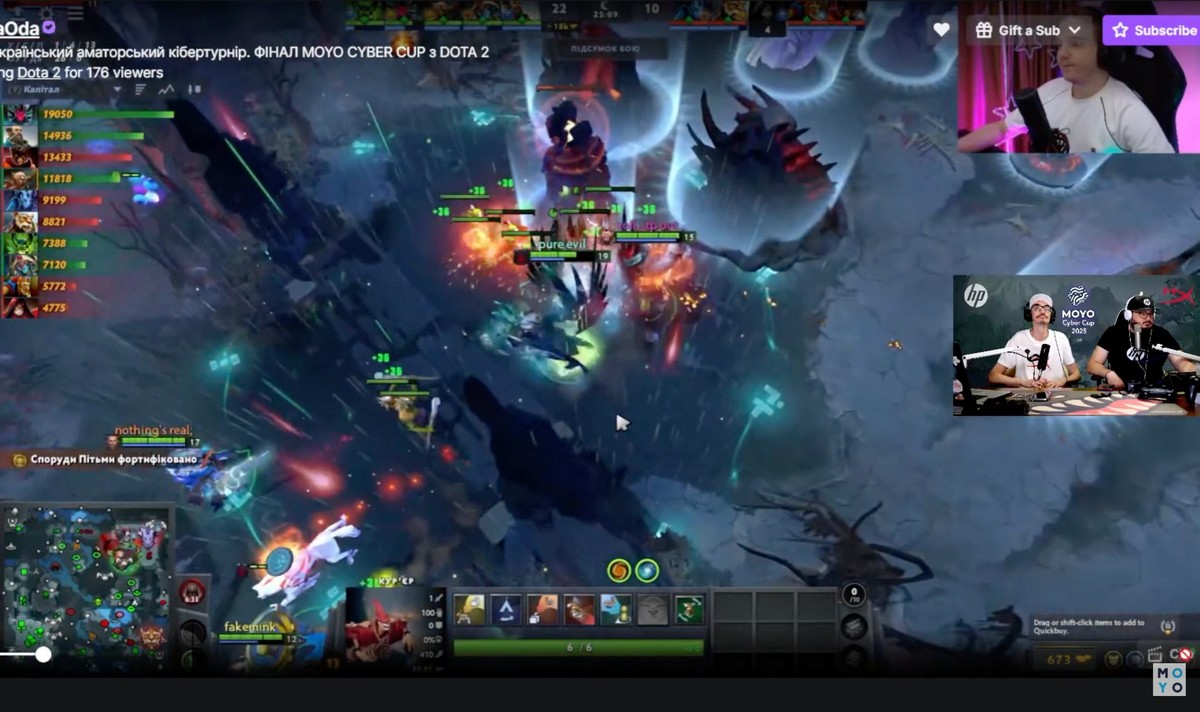Screen dimensions: 1200x712
Task: Click the heart follow button
Action: (941, 30)
